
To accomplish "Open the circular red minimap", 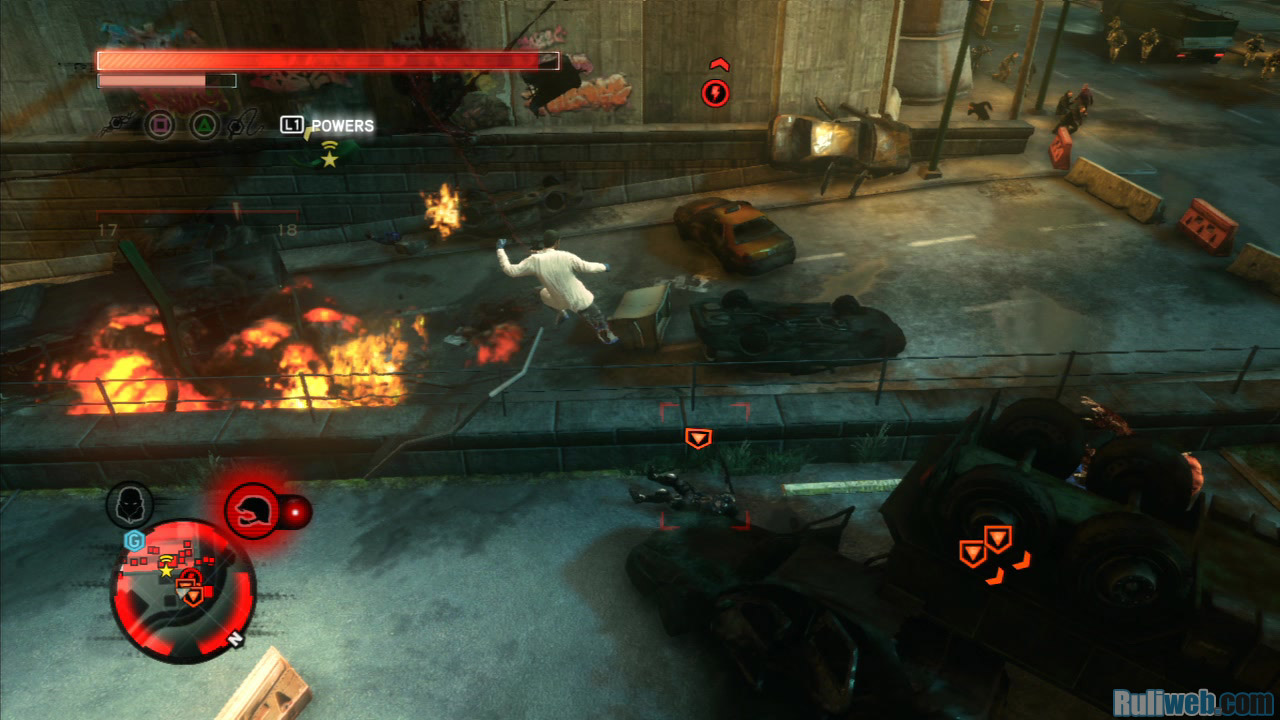I will [x=183, y=590].
